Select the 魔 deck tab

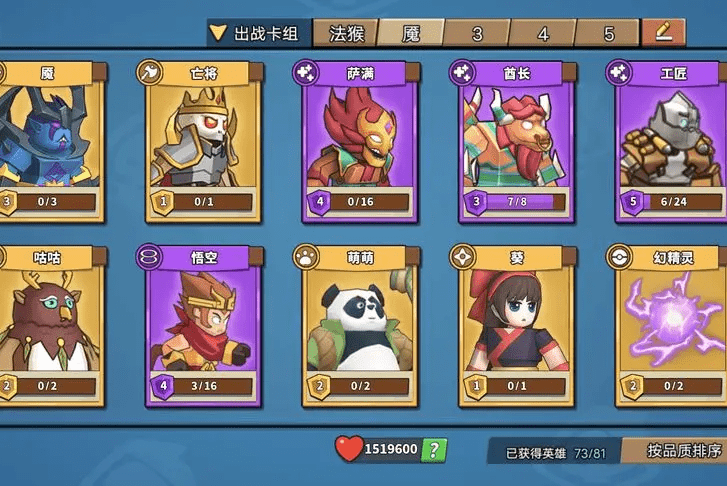411,33
